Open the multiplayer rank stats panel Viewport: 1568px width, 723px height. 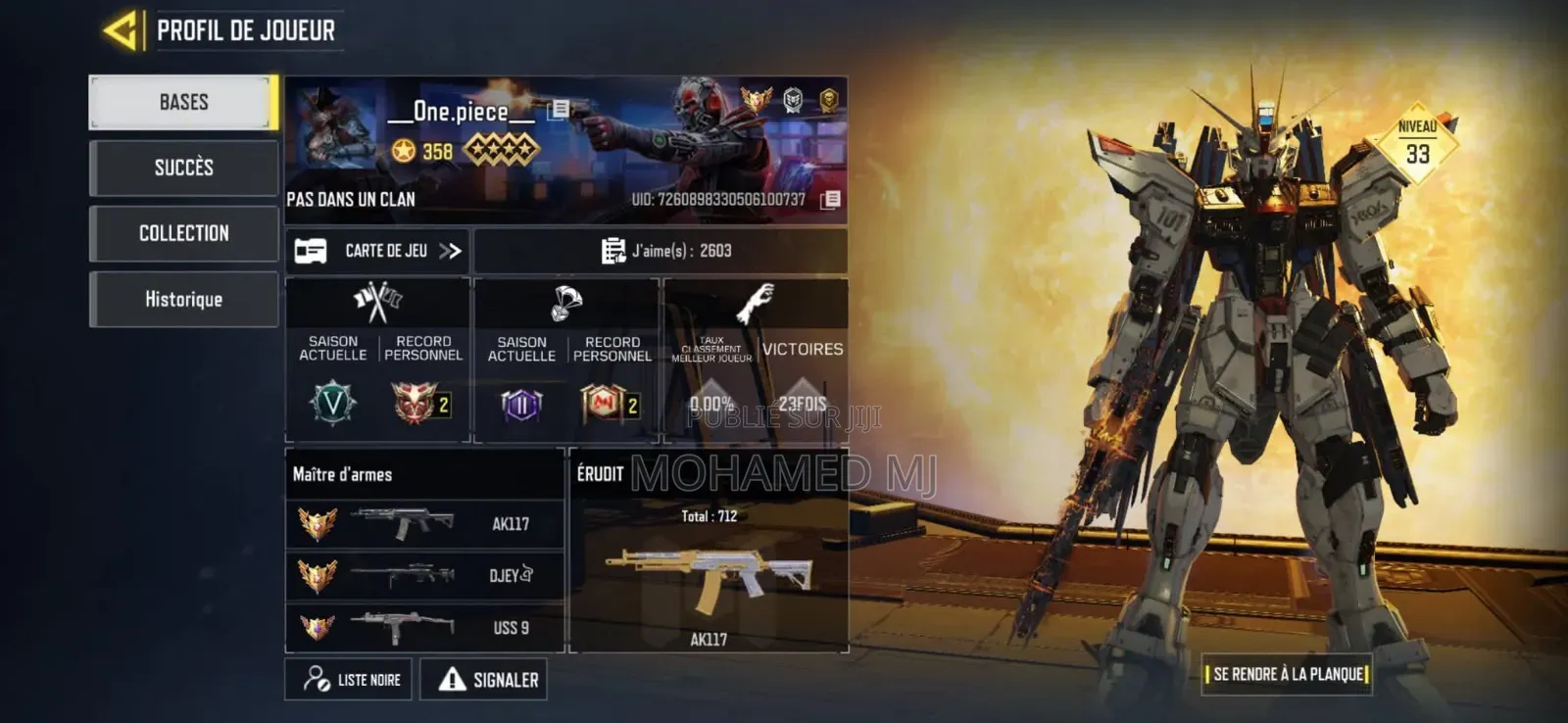[x=378, y=361]
